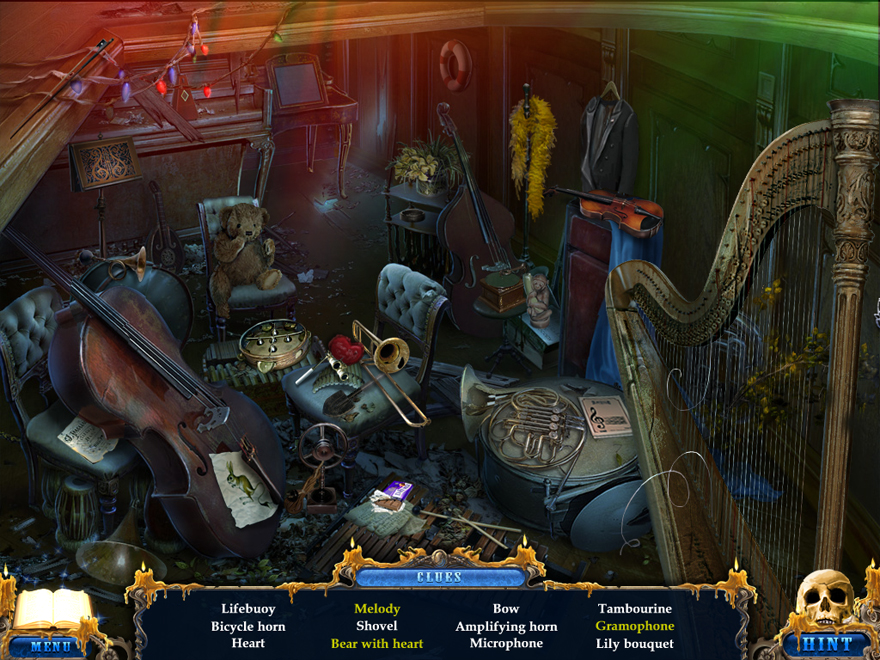Select the Heart clue entry
Image resolution: width=880 pixels, height=660 pixels.
(248, 643)
